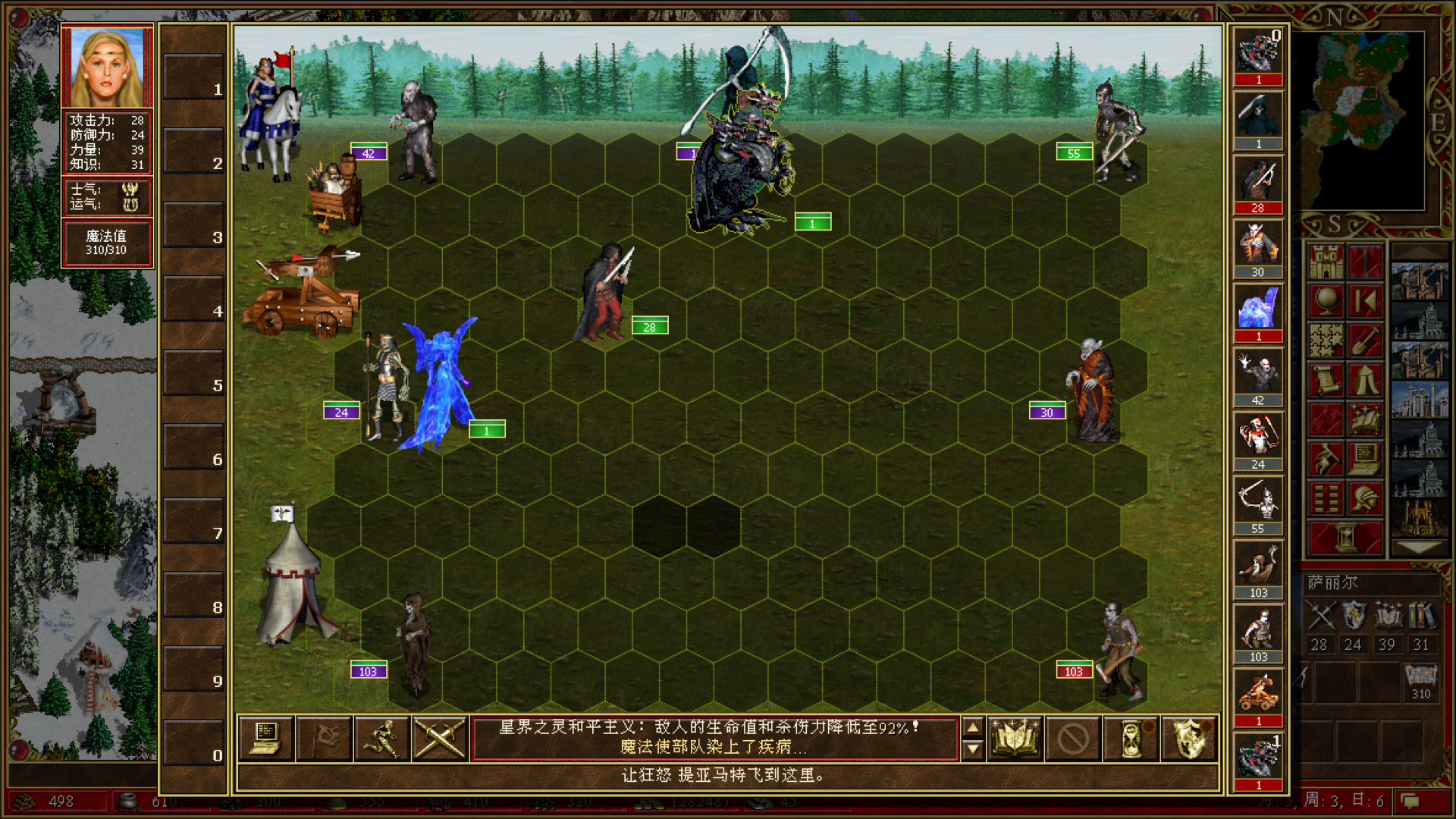Select quick slot number 5 on left panel

tap(194, 373)
